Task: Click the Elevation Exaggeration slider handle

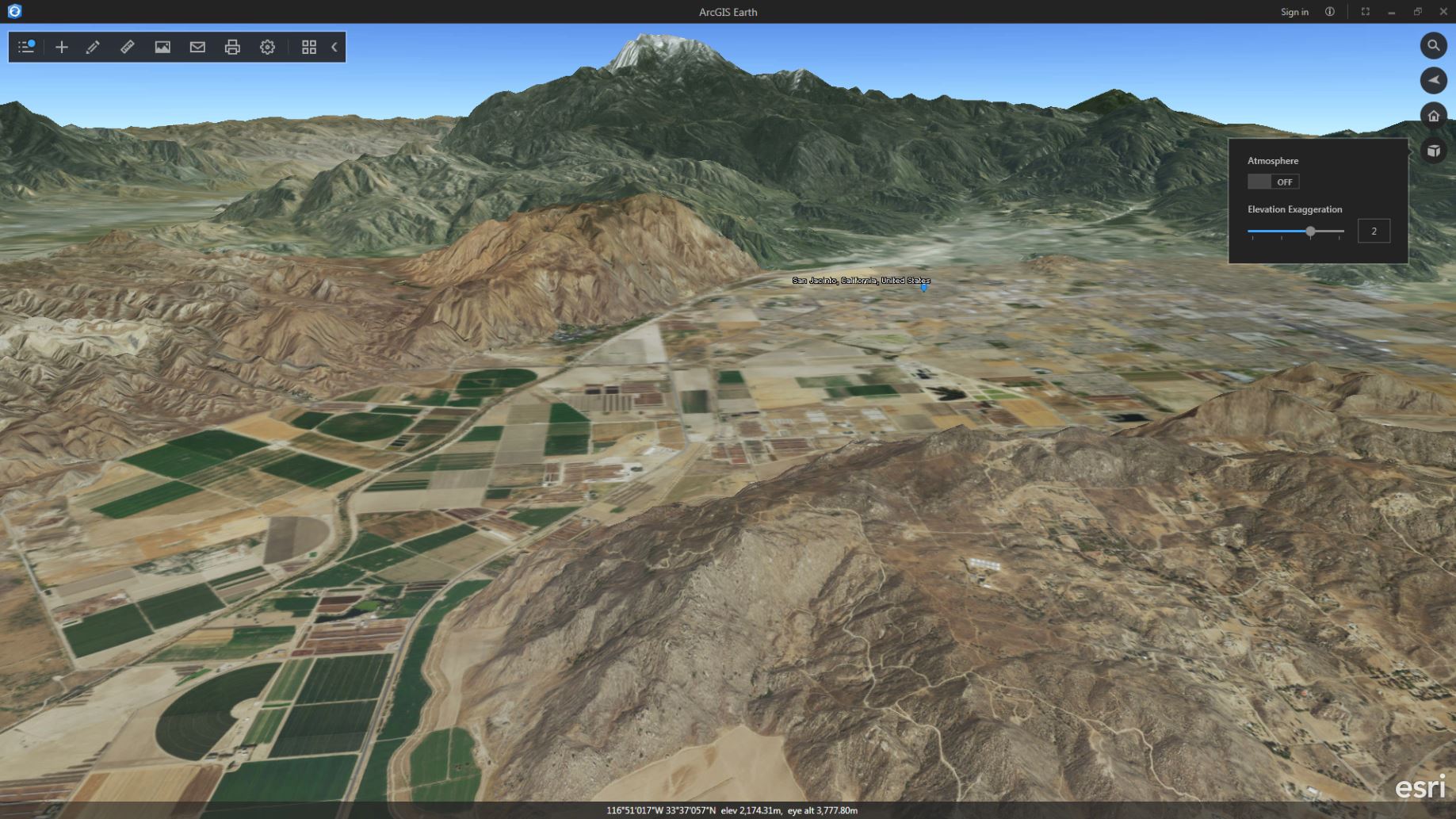Action: coord(1310,232)
